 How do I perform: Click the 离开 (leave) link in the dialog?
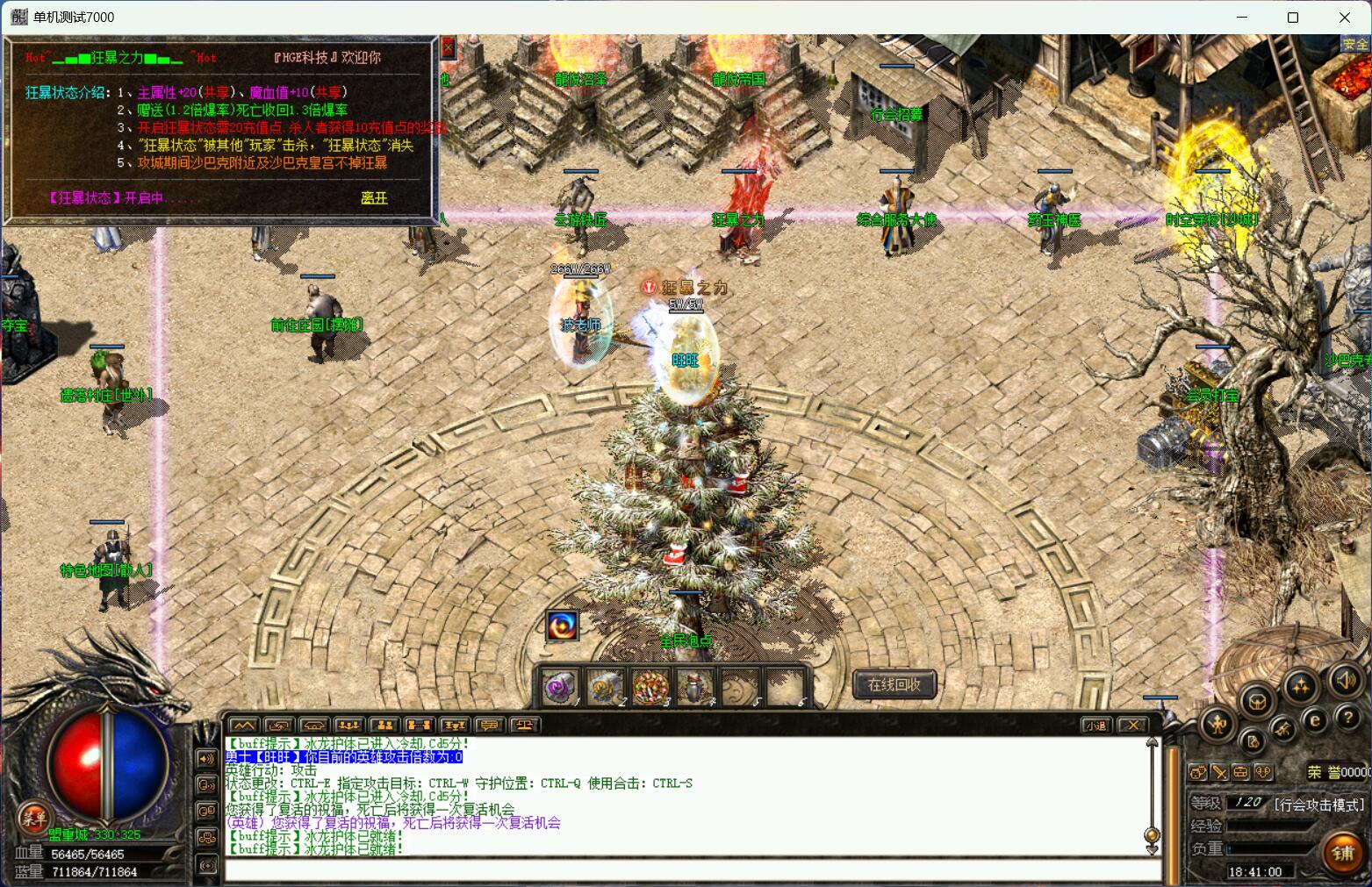click(374, 198)
